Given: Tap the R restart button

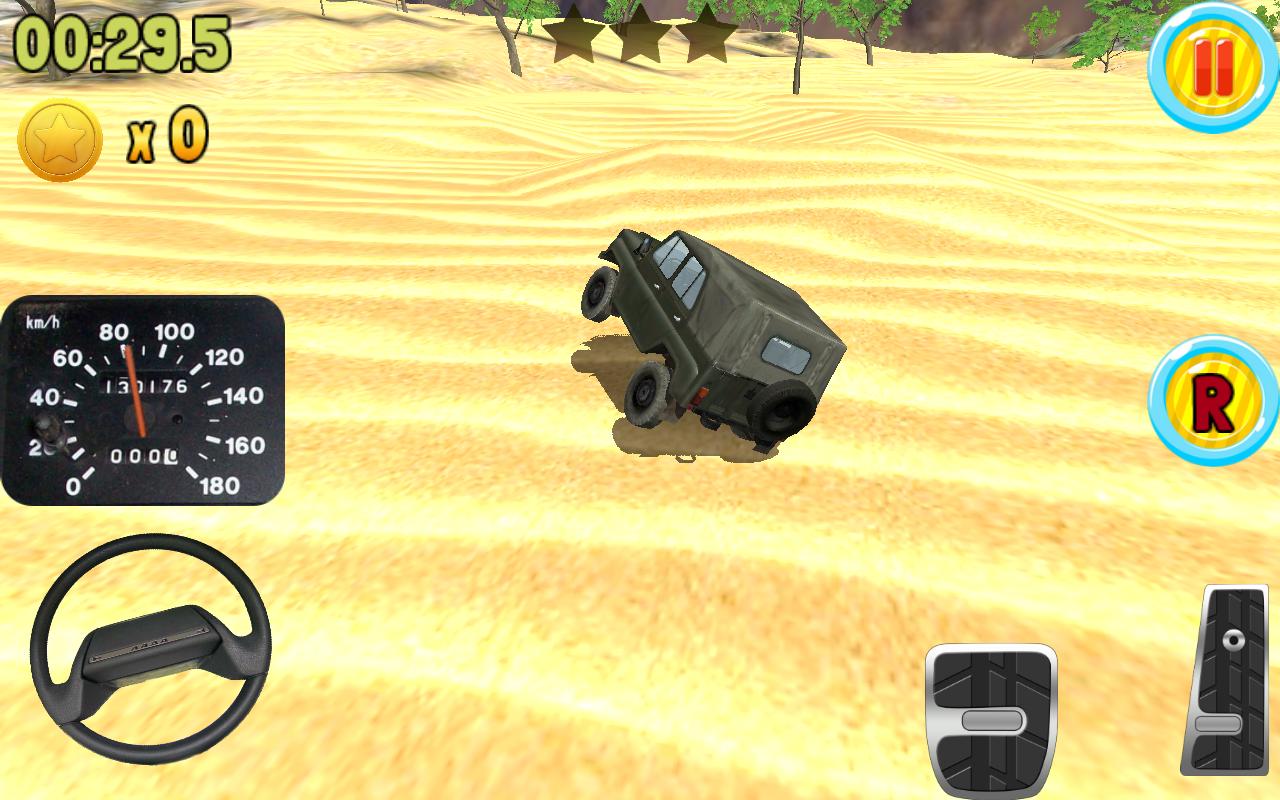Looking at the screenshot, I should [1213, 398].
